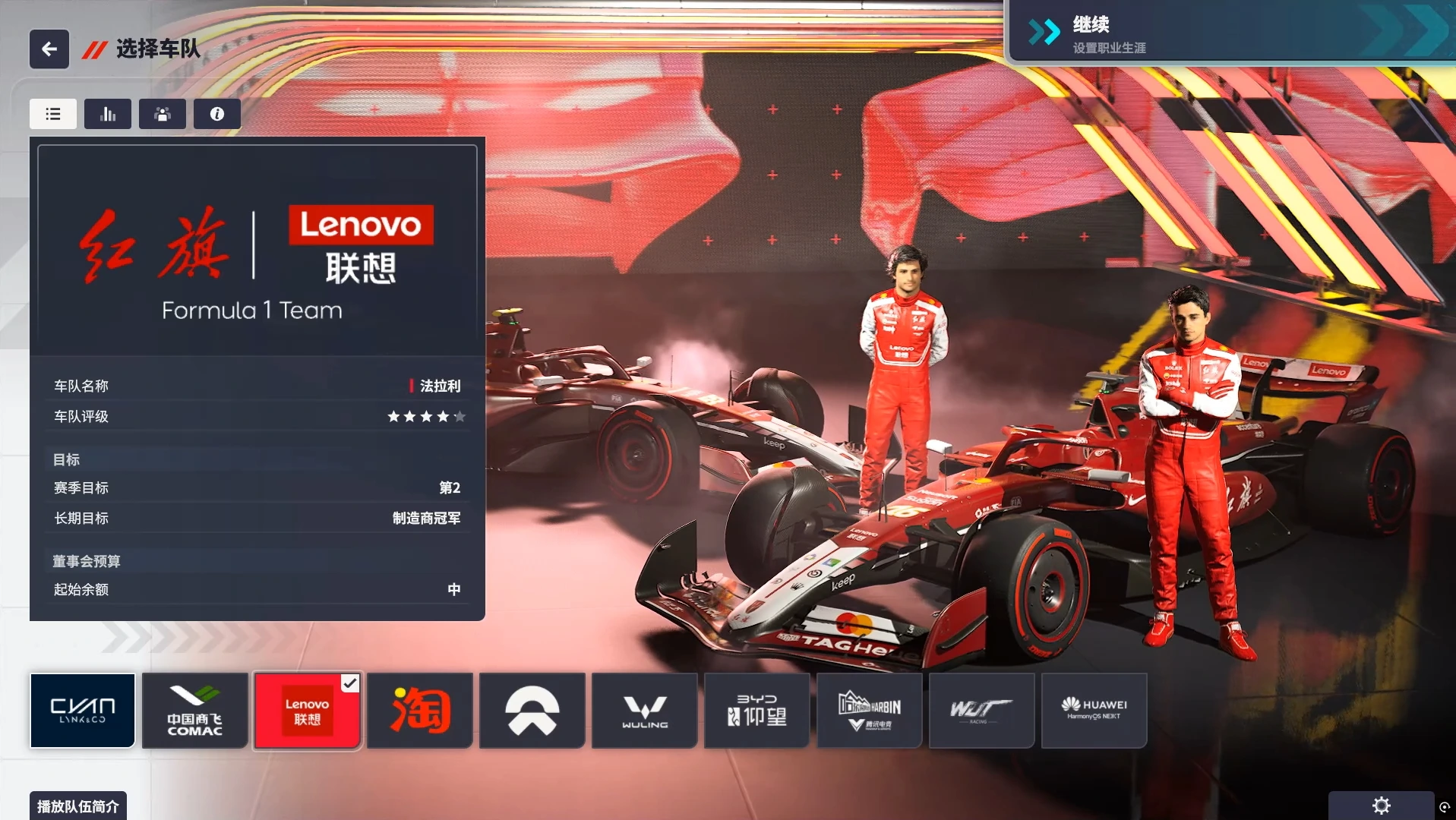The height and width of the screenshot is (820, 1456).
Task: Choose the Huawei HarmonyOS team tile
Action: coord(1094,711)
